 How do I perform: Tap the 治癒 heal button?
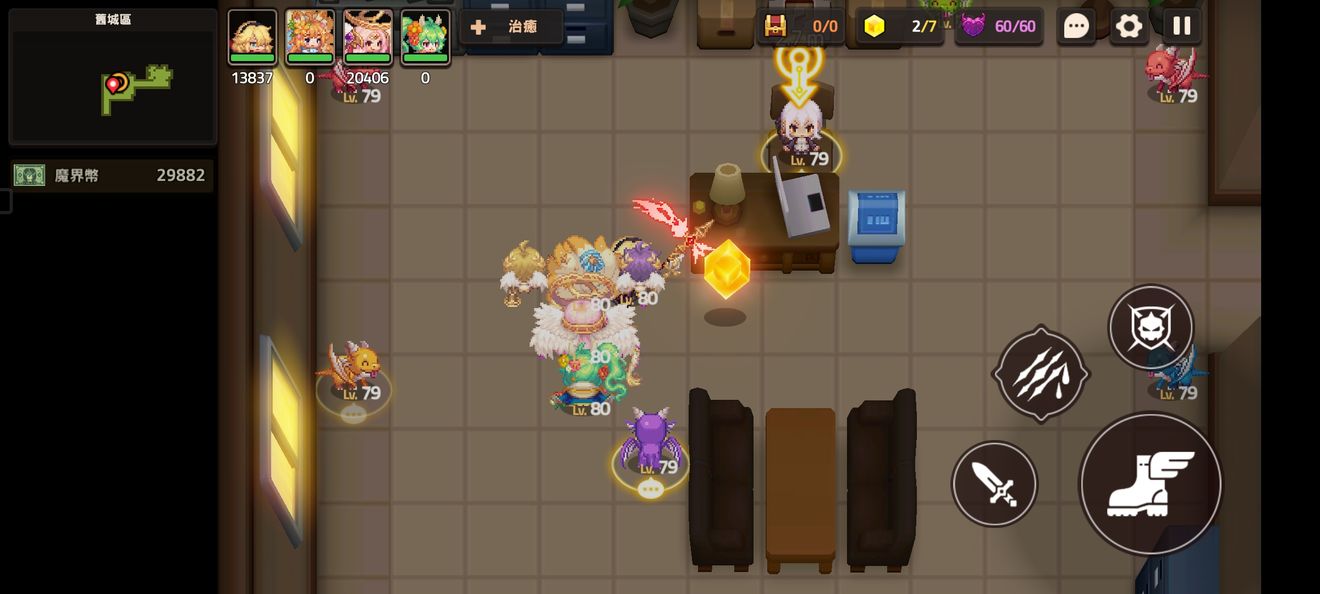511,27
